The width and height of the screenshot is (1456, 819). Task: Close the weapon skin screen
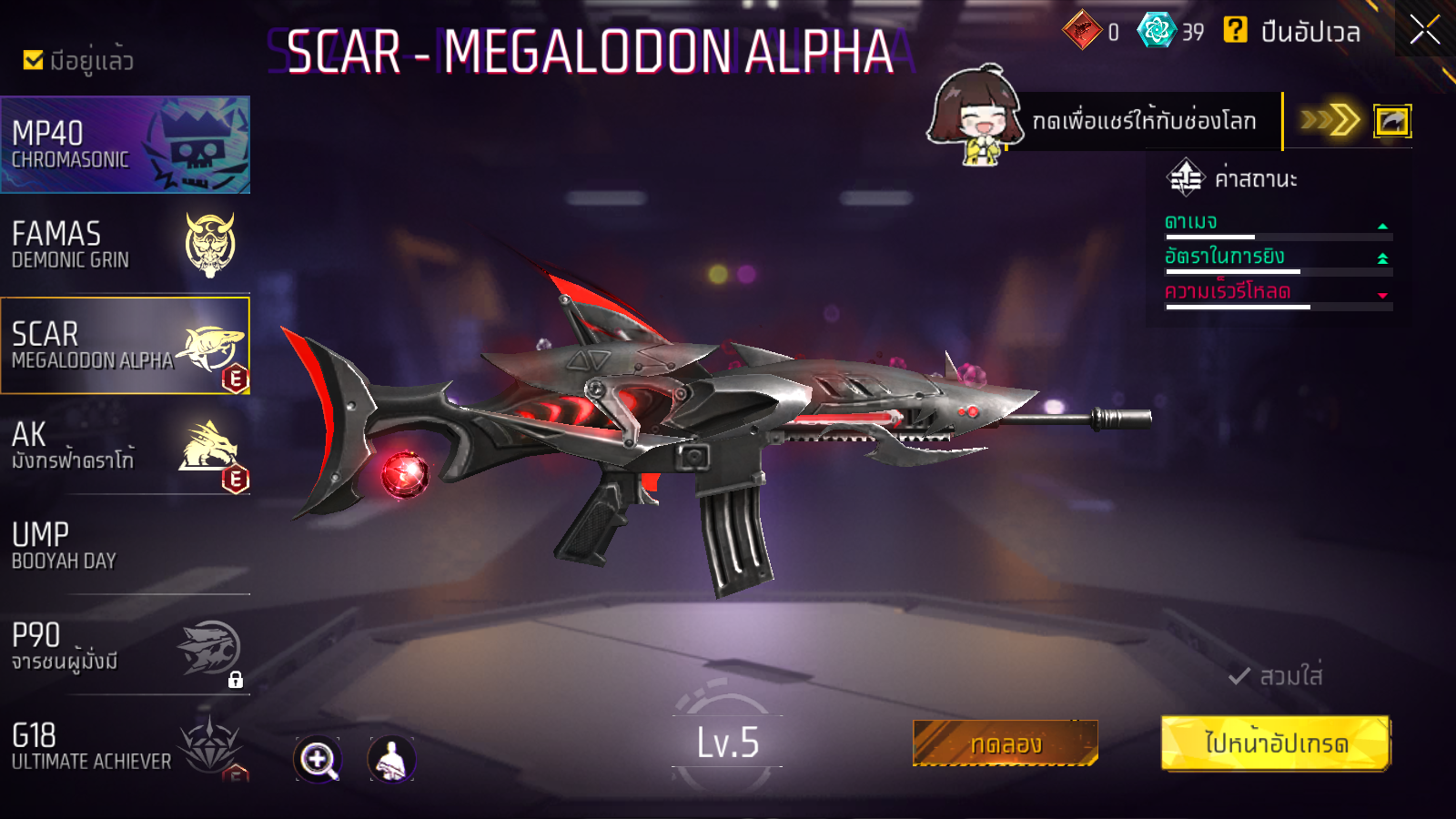click(1424, 30)
